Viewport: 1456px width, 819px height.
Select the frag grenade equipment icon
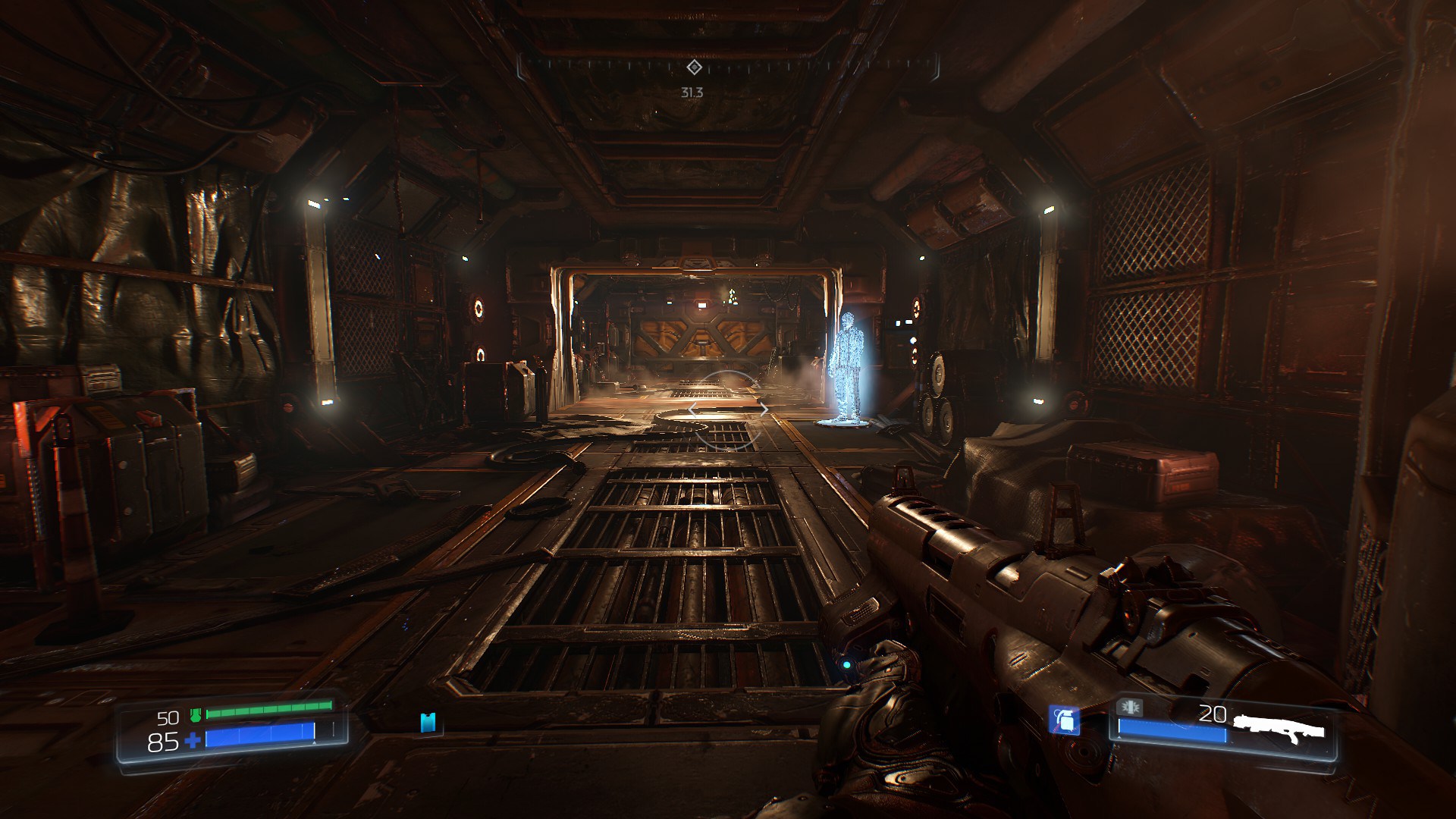click(1064, 720)
